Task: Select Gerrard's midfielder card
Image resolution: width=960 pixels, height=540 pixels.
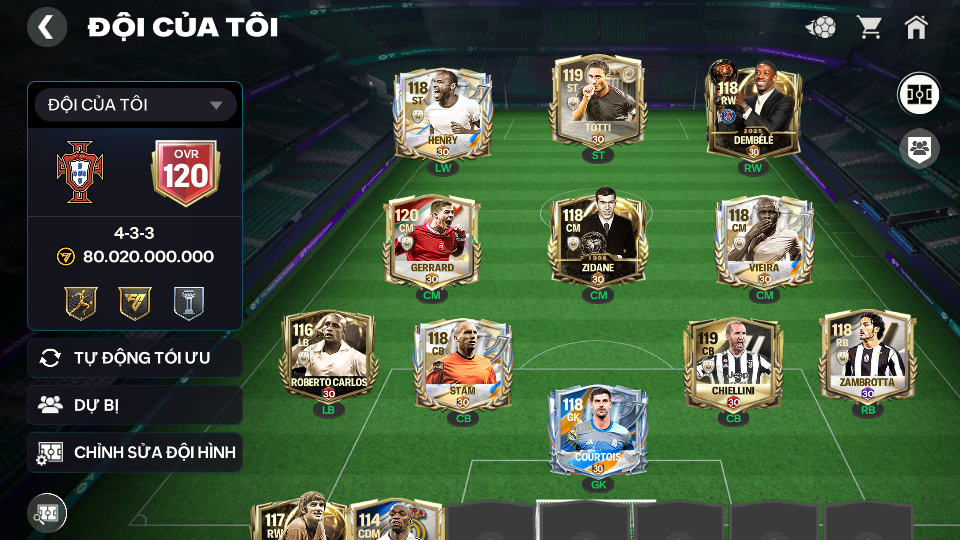Action: (x=432, y=241)
